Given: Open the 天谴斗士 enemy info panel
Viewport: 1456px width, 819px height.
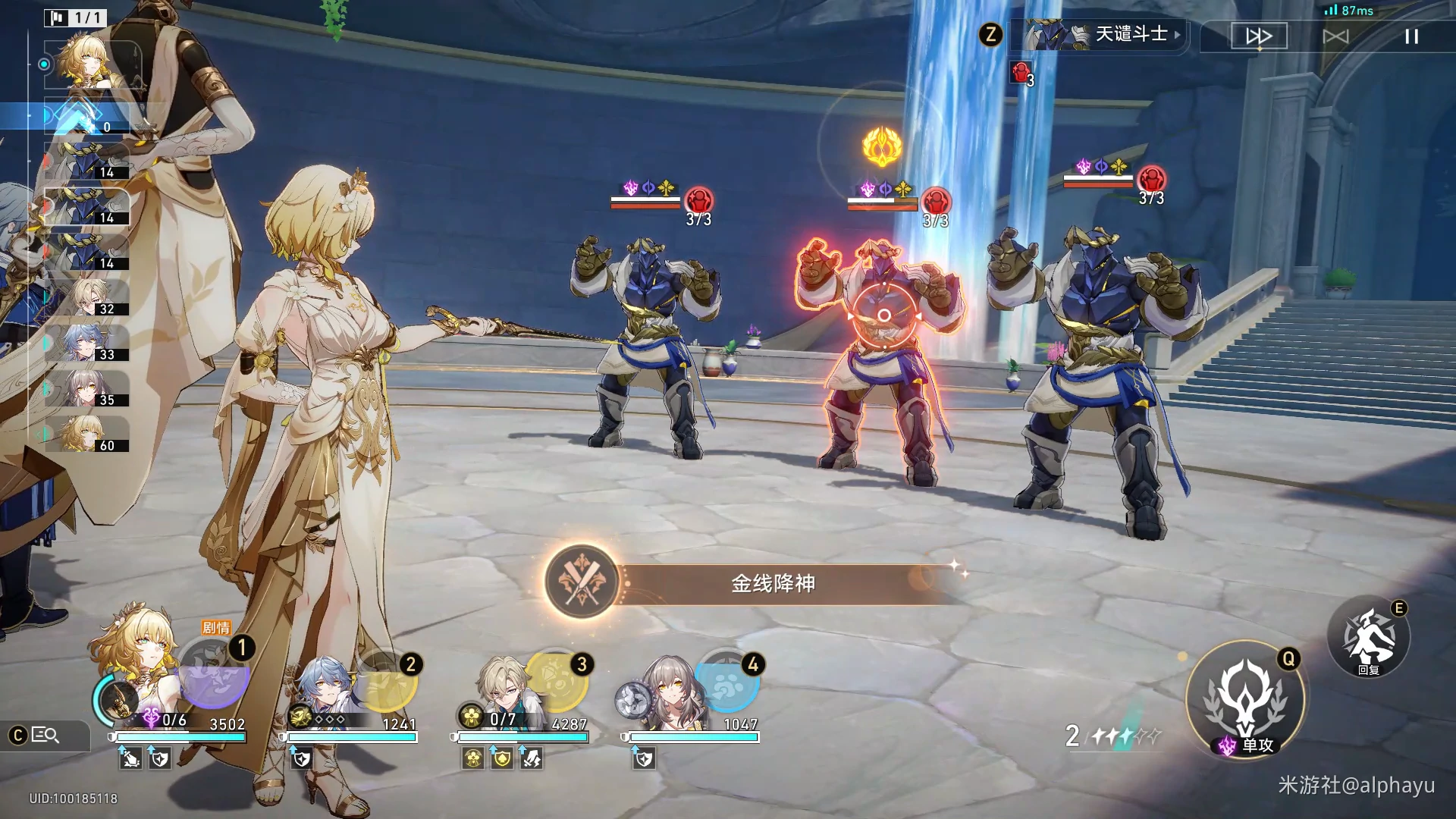Looking at the screenshot, I should 1103,35.
